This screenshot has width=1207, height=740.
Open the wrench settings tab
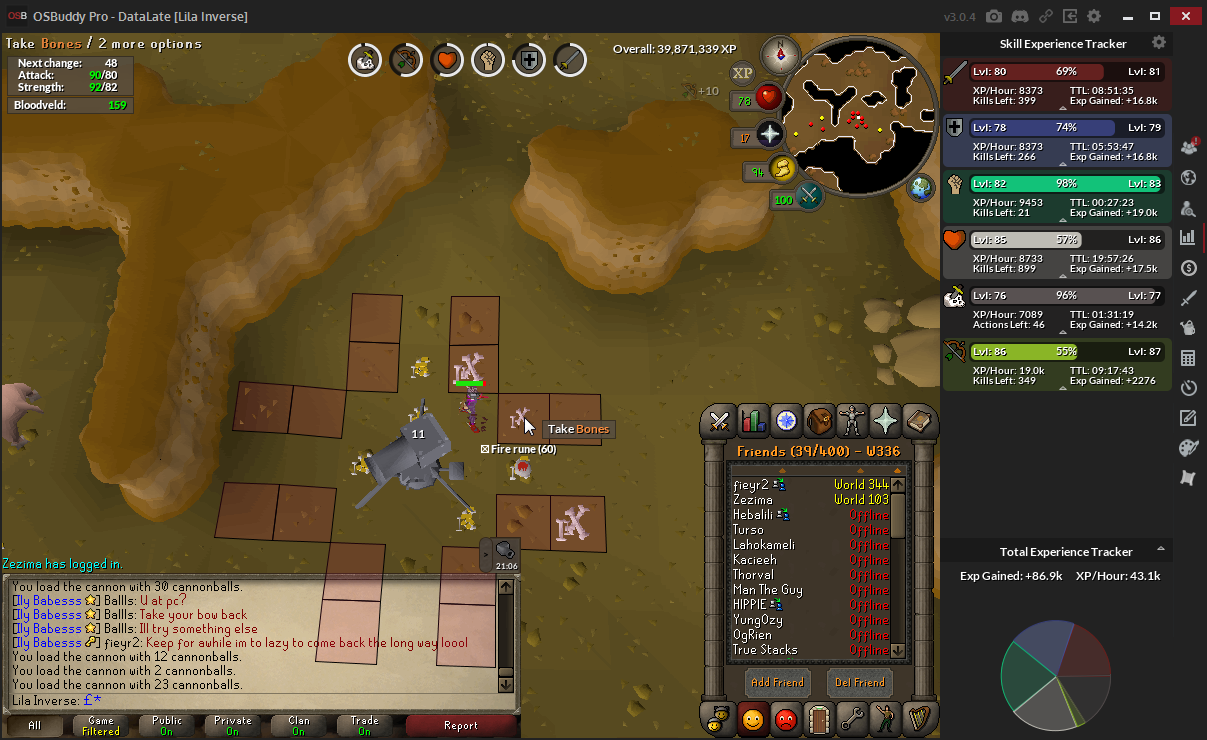click(852, 718)
